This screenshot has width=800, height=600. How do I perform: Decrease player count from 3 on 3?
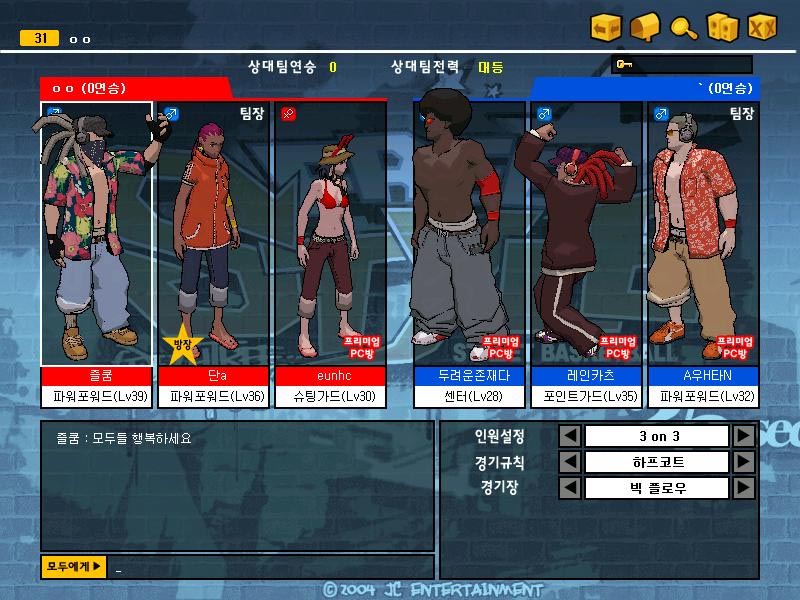point(569,437)
